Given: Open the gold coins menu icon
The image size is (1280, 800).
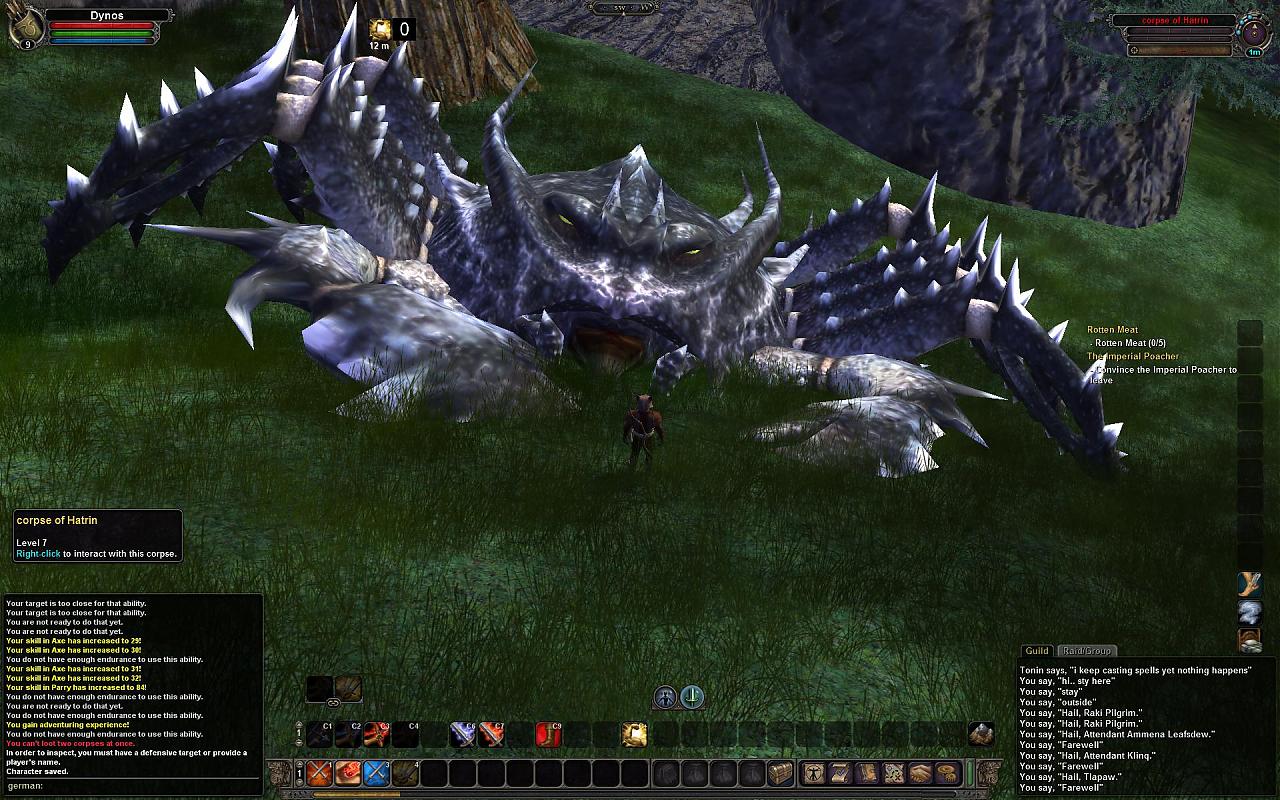Looking at the screenshot, I should pyautogui.click(x=946, y=773).
